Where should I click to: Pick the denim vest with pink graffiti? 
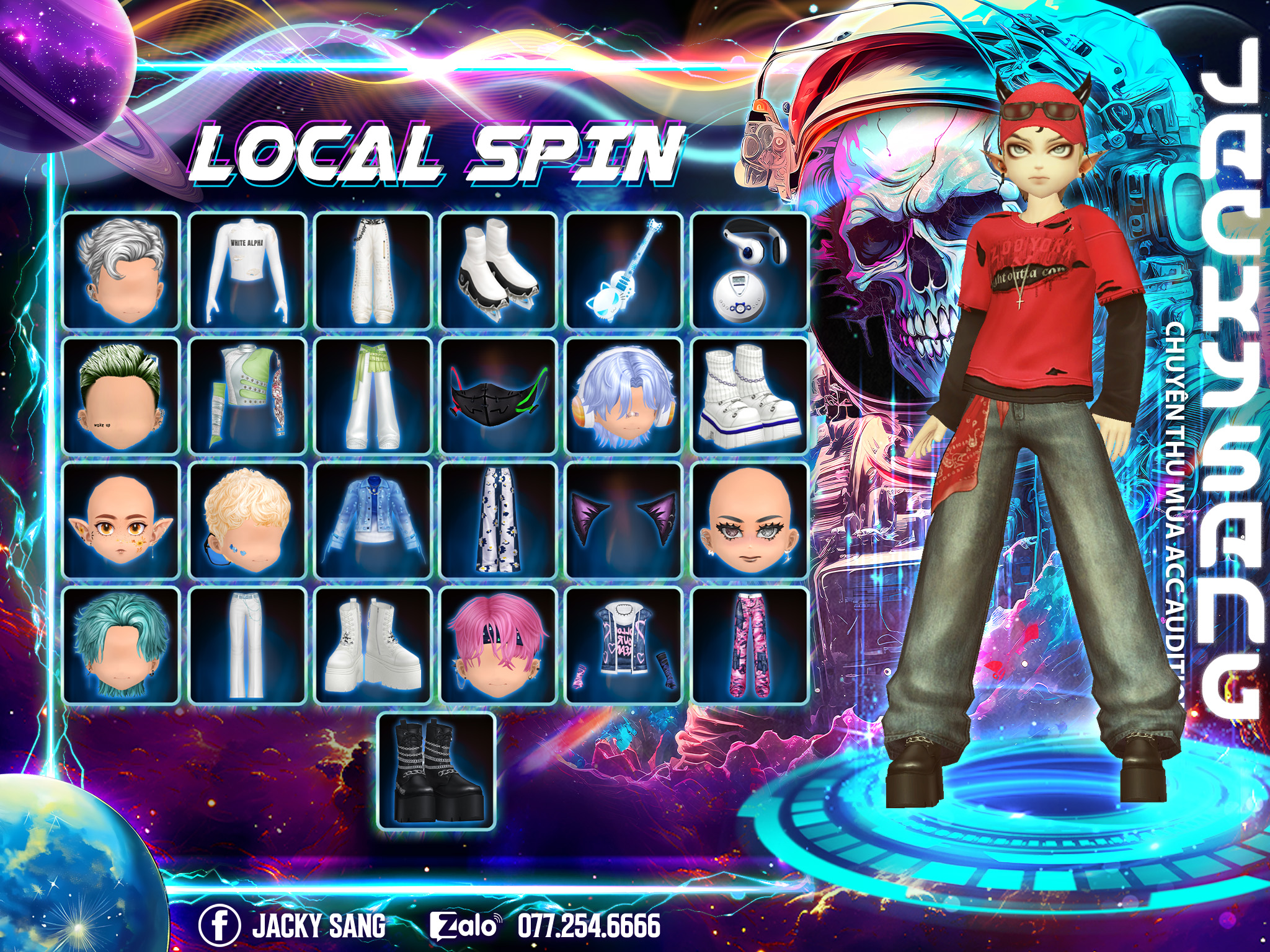click(x=624, y=646)
